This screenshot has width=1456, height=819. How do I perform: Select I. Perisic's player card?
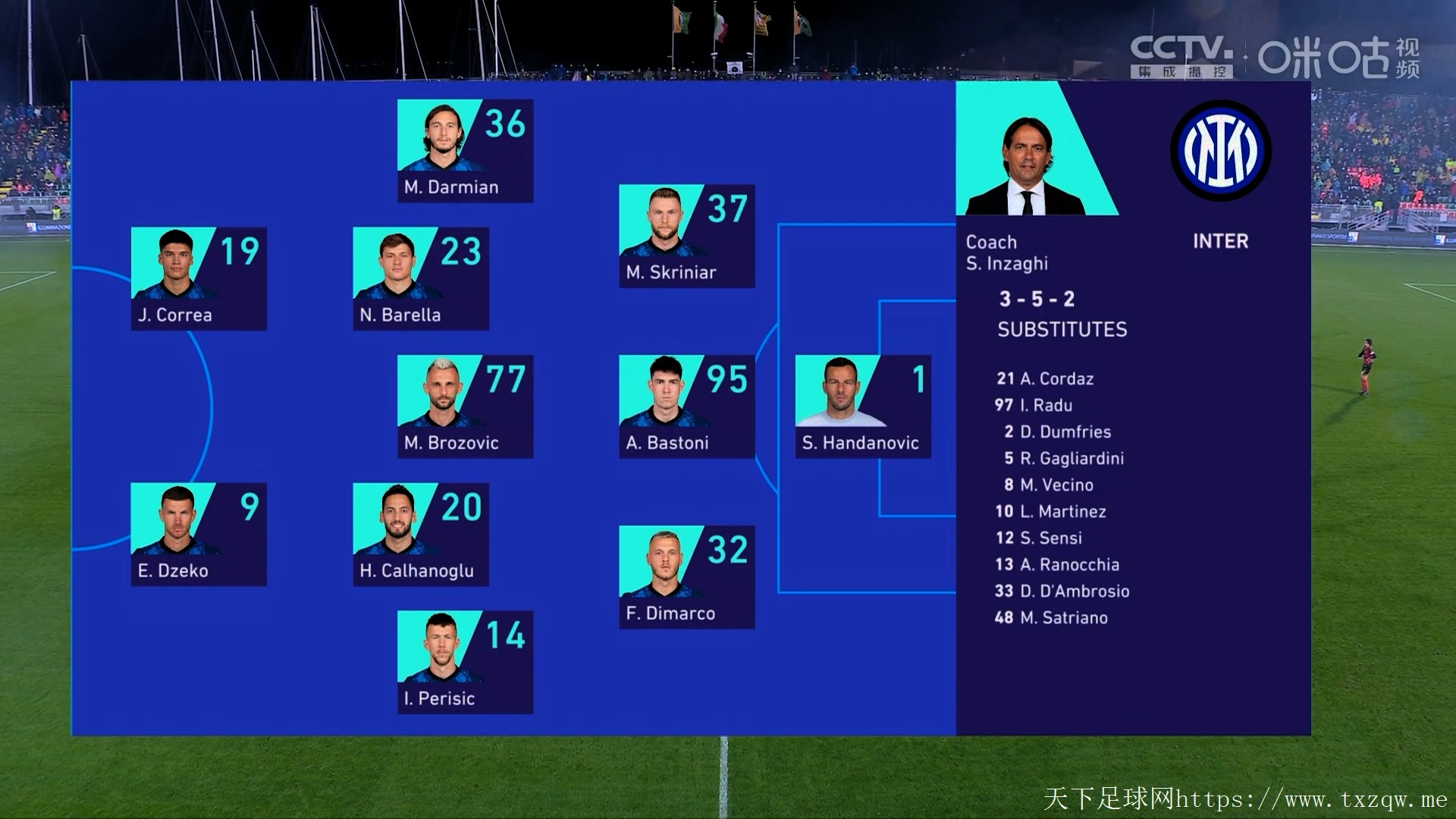click(465, 661)
